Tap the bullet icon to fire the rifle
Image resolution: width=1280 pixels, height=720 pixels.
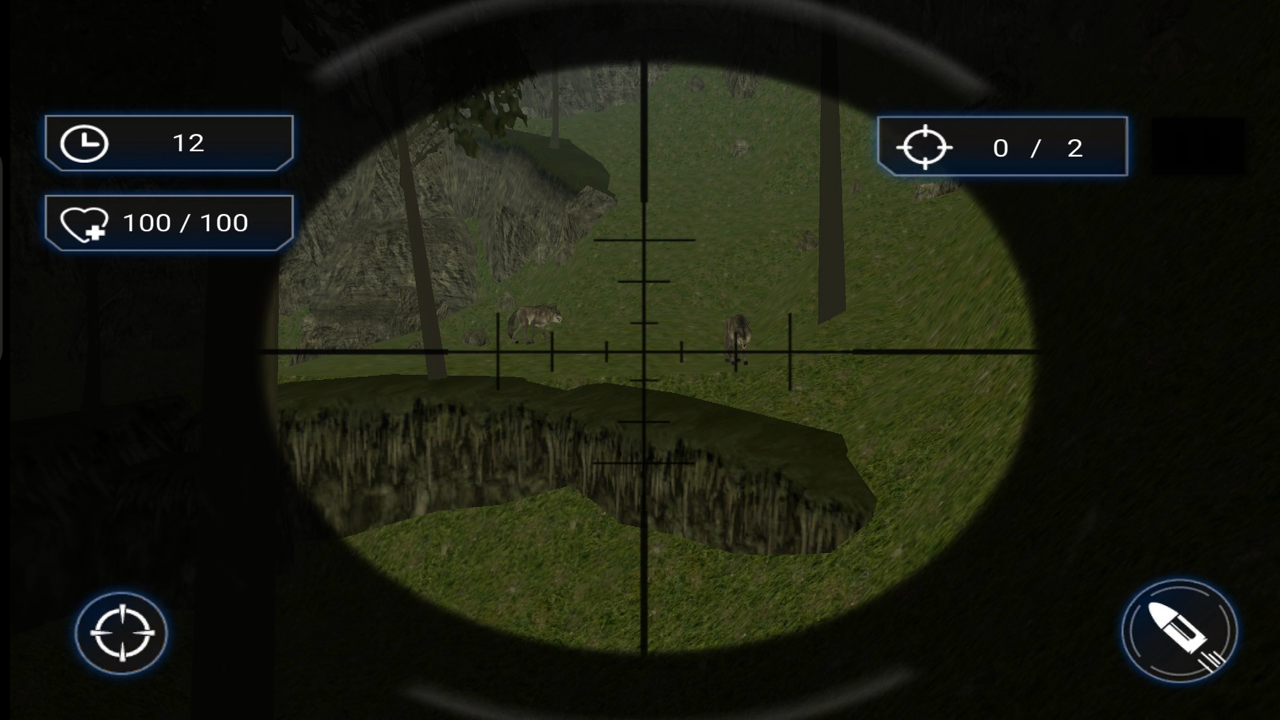point(1179,632)
